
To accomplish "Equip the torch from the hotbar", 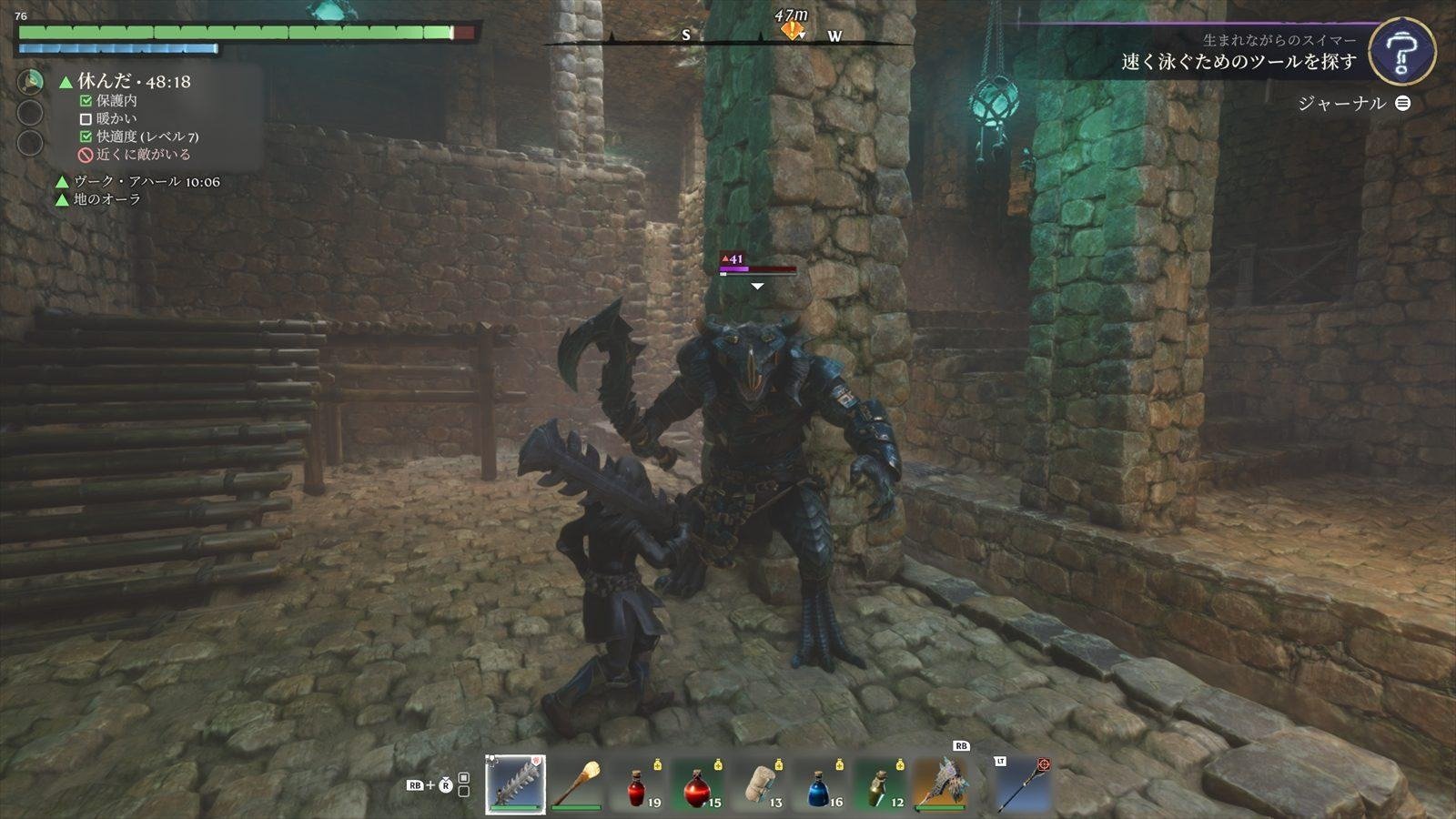I will (577, 784).
